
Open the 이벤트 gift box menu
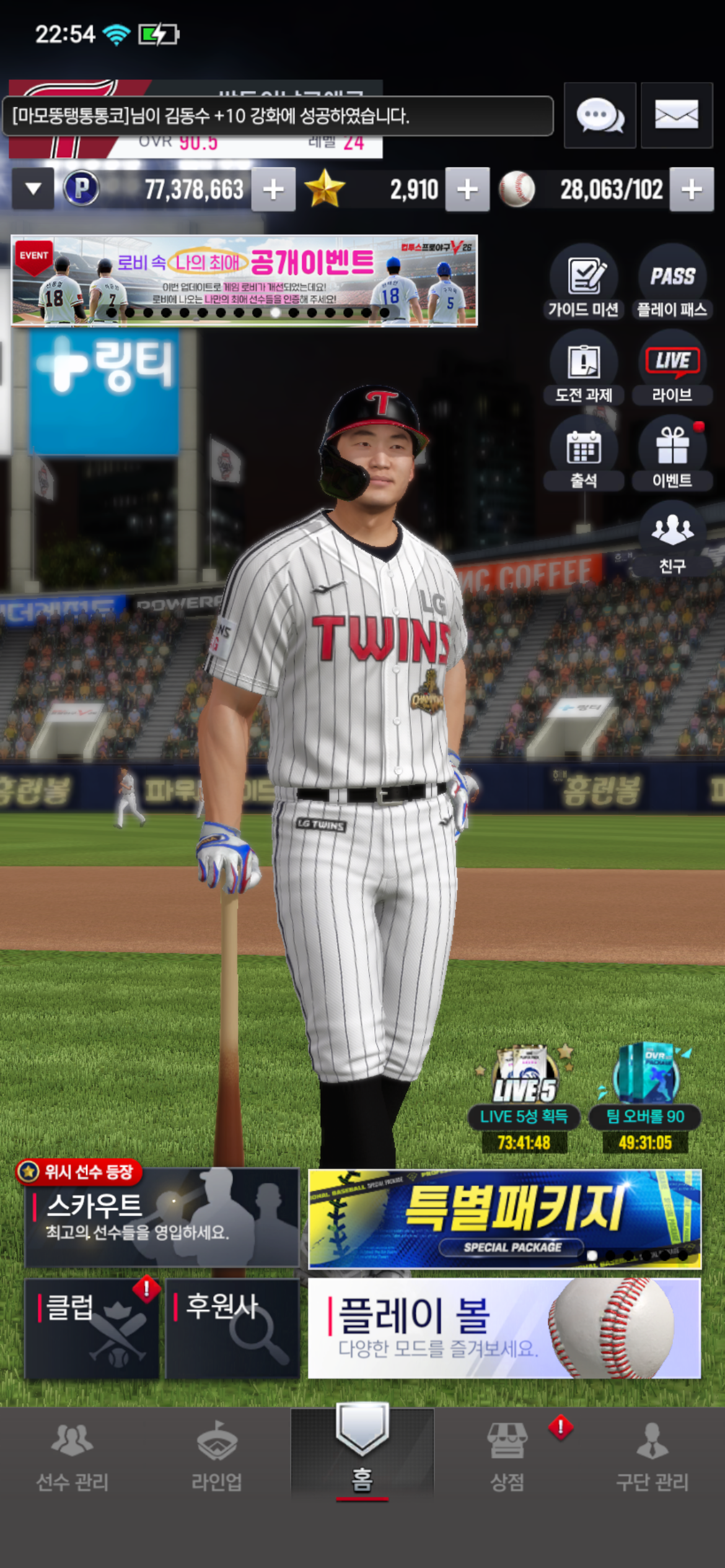tap(672, 453)
